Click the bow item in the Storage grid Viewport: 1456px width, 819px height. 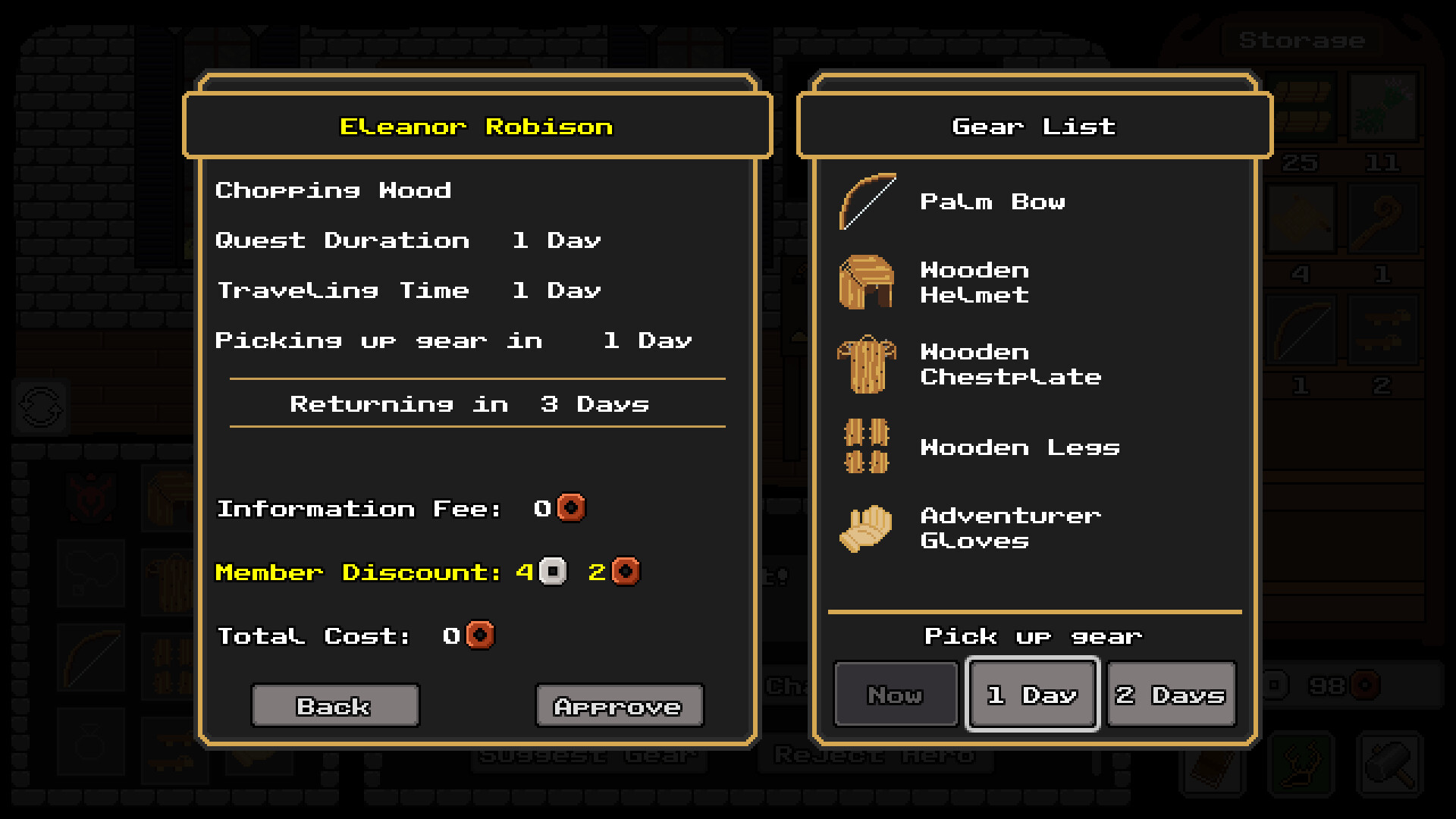click(x=1301, y=330)
